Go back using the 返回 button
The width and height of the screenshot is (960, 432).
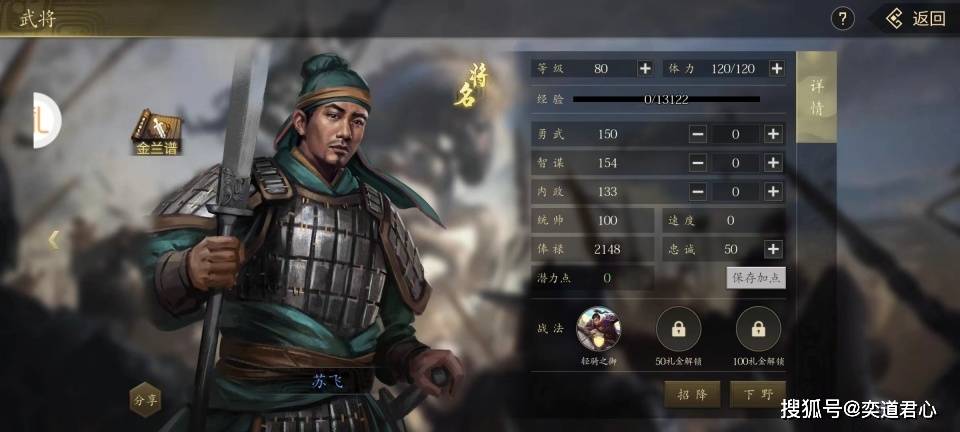click(x=916, y=18)
